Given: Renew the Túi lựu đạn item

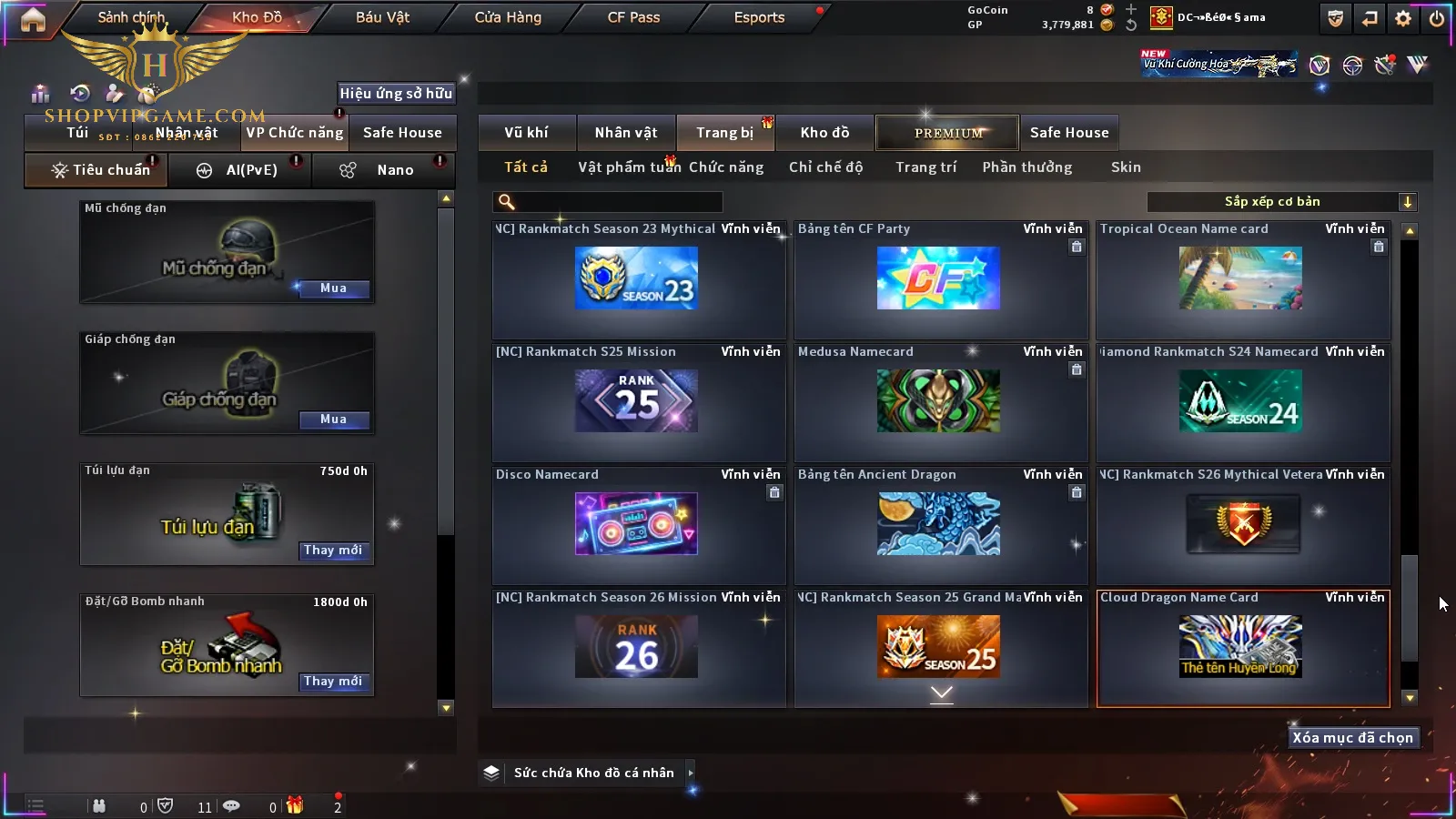Looking at the screenshot, I should pyautogui.click(x=333, y=551).
